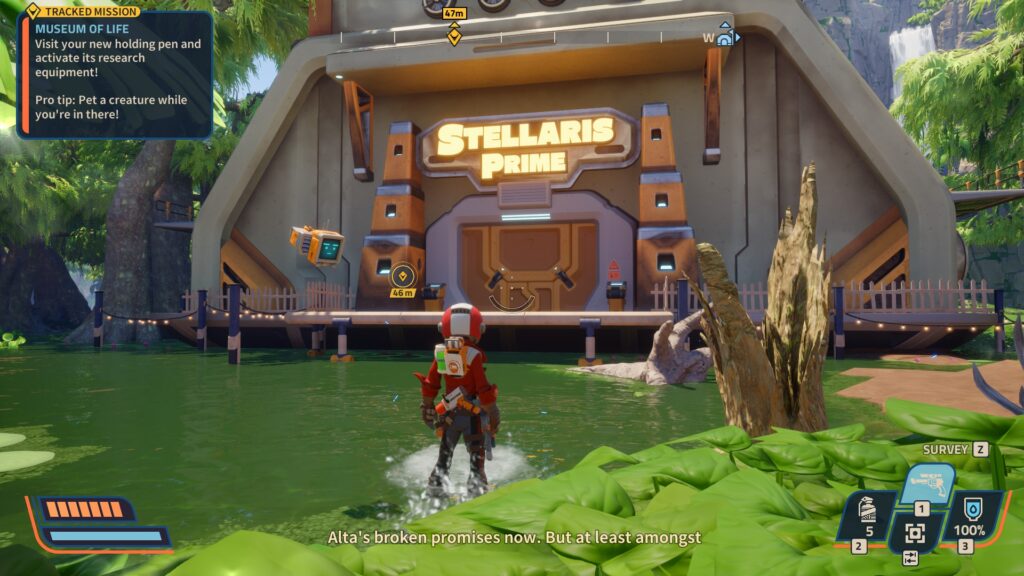
Task: Click the blue home base compass icon
Action: [x=726, y=37]
